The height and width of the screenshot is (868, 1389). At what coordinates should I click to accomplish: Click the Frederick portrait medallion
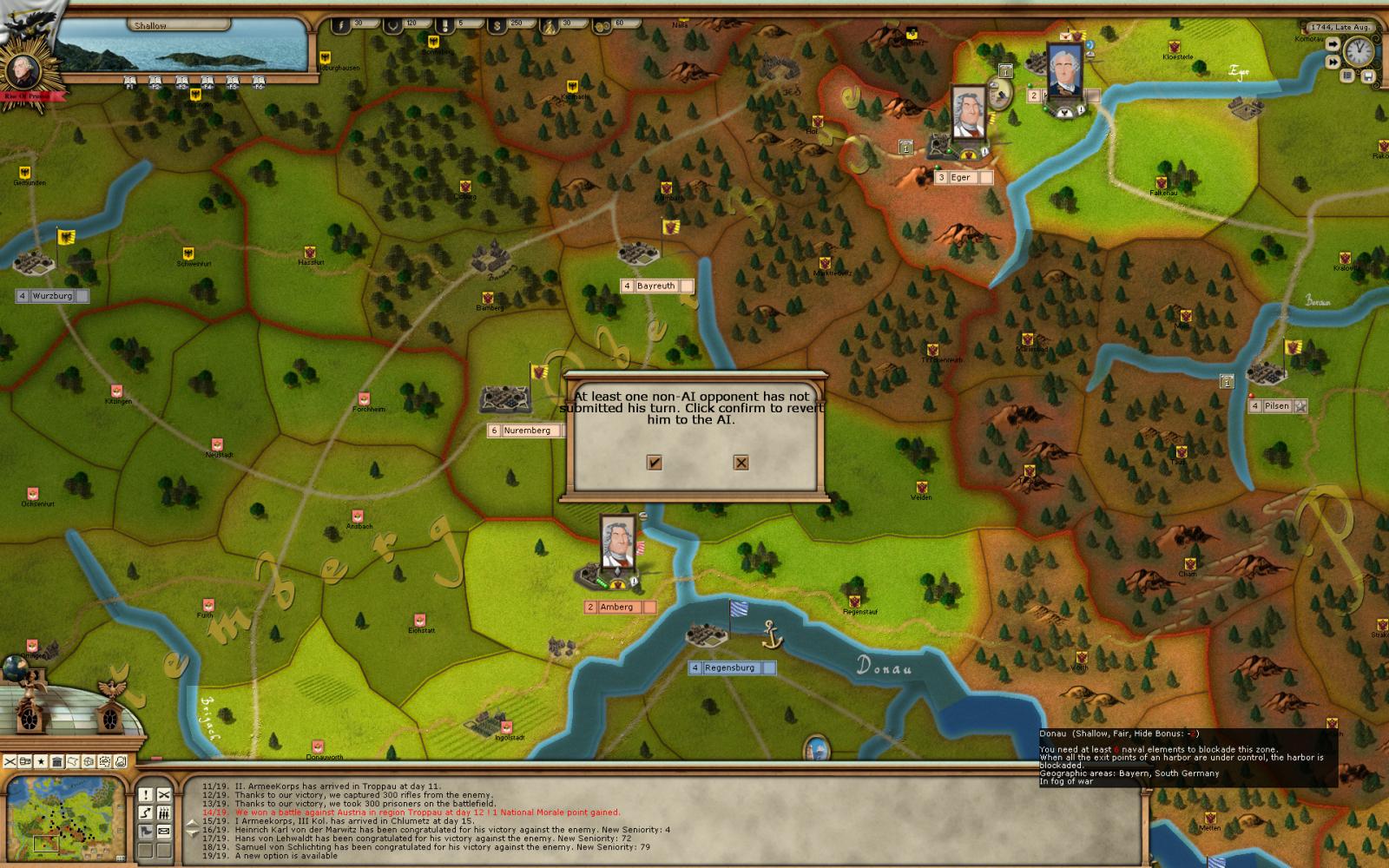[x=19, y=71]
